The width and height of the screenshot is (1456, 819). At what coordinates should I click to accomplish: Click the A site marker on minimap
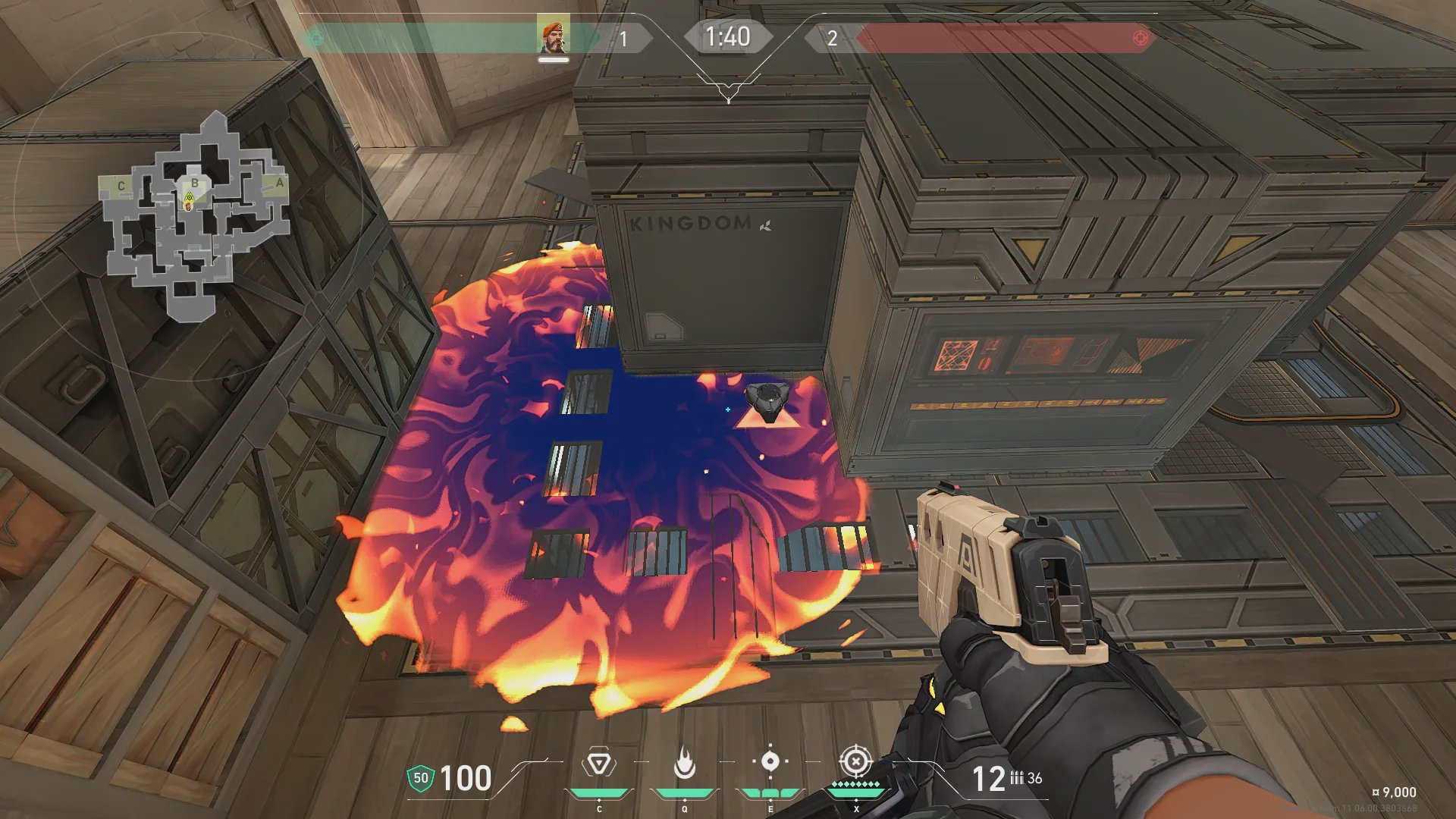279,183
